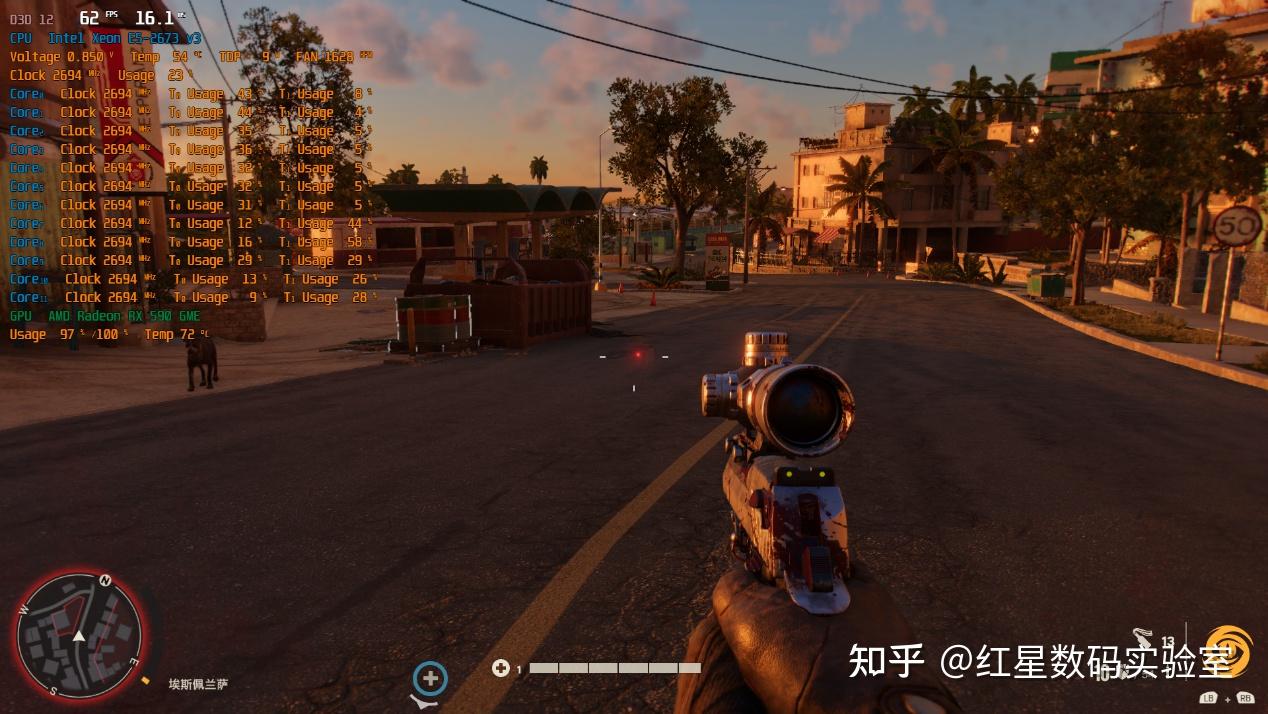This screenshot has width=1268, height=714.
Task: Click the 知乎 watermark text
Action: point(885,661)
